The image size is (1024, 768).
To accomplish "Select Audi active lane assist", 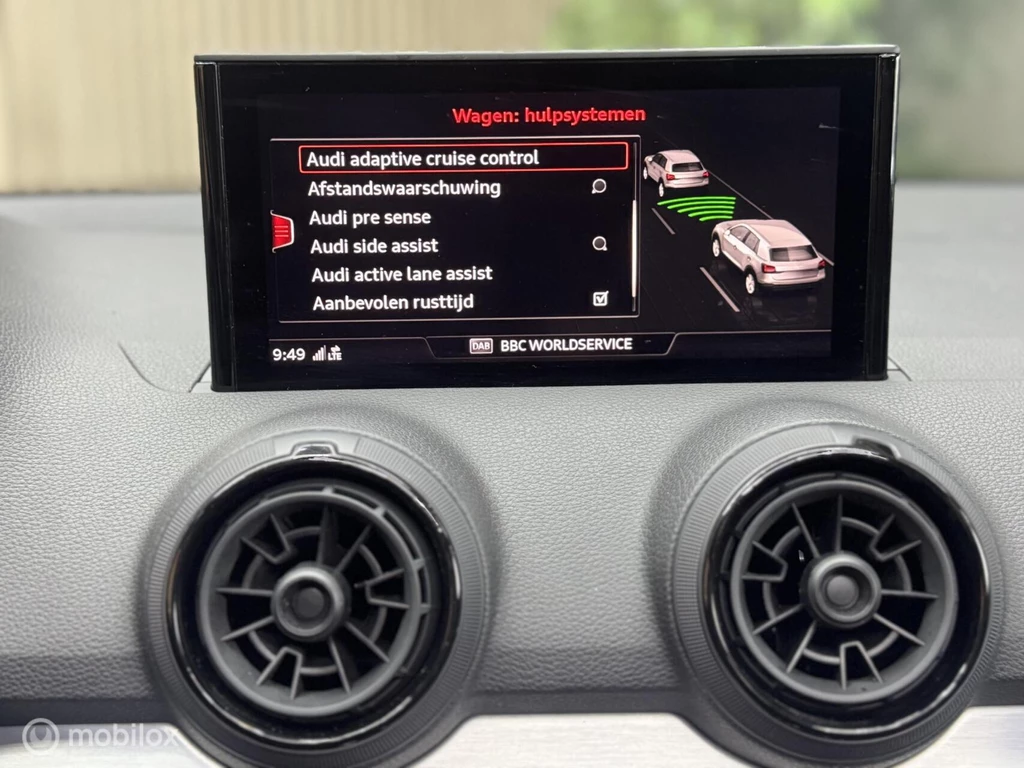I will [x=402, y=274].
